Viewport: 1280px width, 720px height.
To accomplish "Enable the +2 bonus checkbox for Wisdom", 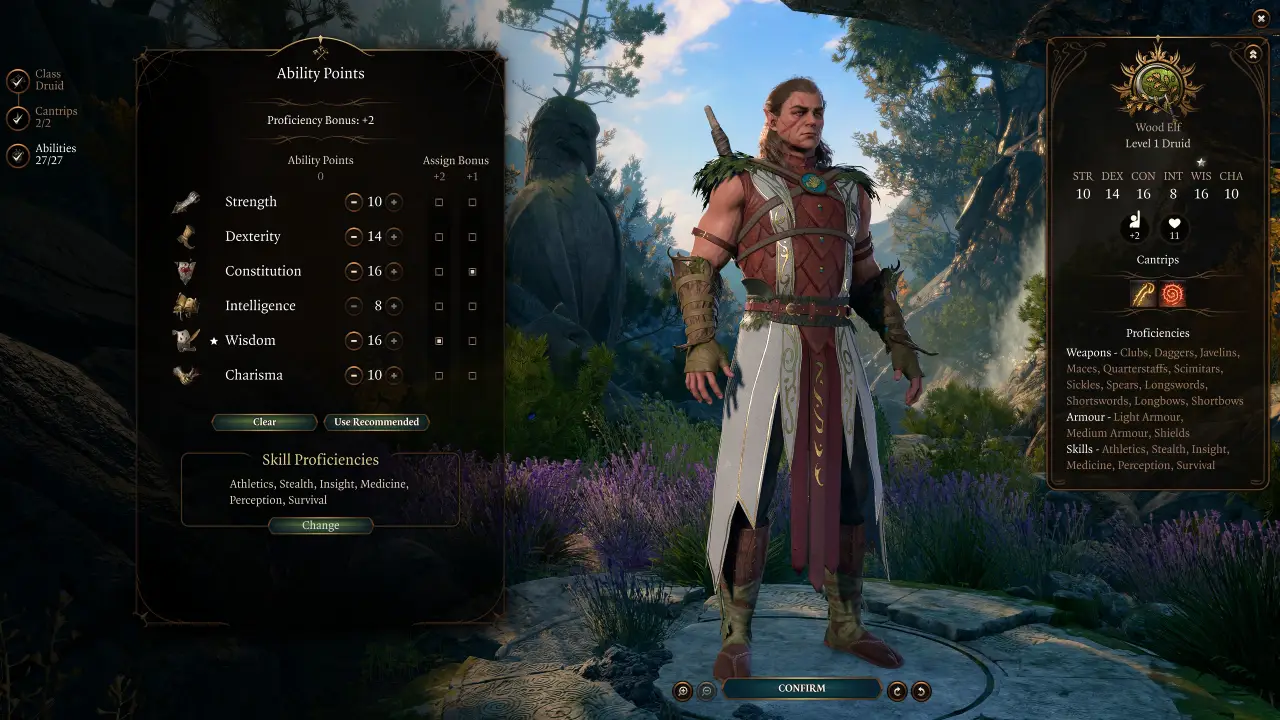I will pyautogui.click(x=438, y=340).
